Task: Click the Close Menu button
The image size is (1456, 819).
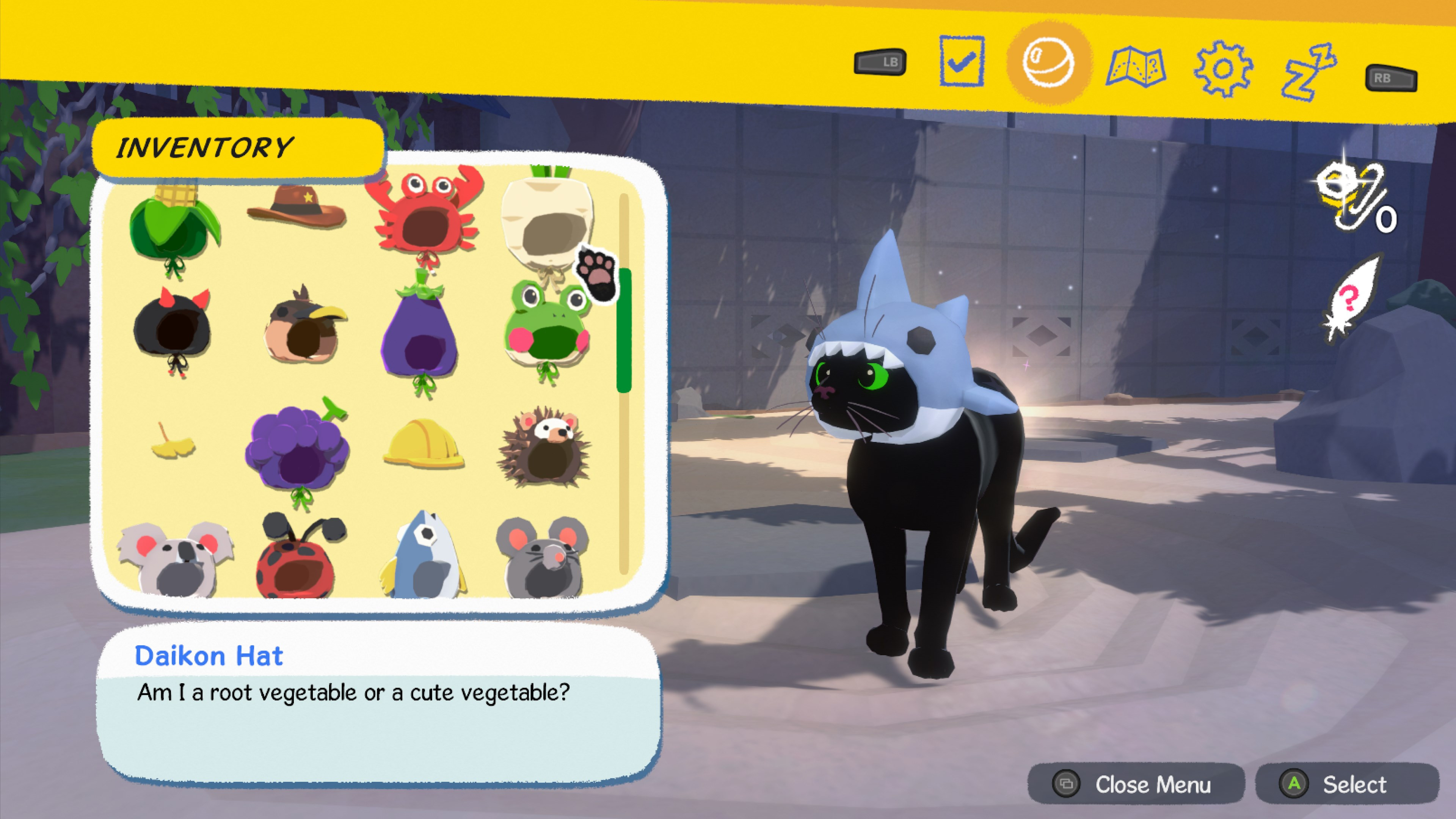Action: [1136, 784]
